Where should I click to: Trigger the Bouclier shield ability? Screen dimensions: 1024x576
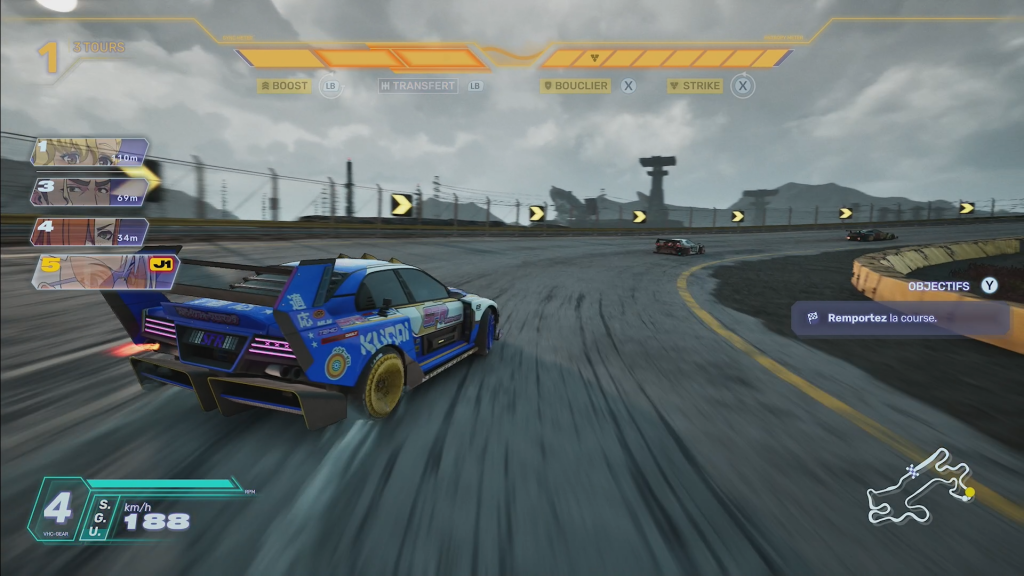pos(576,86)
